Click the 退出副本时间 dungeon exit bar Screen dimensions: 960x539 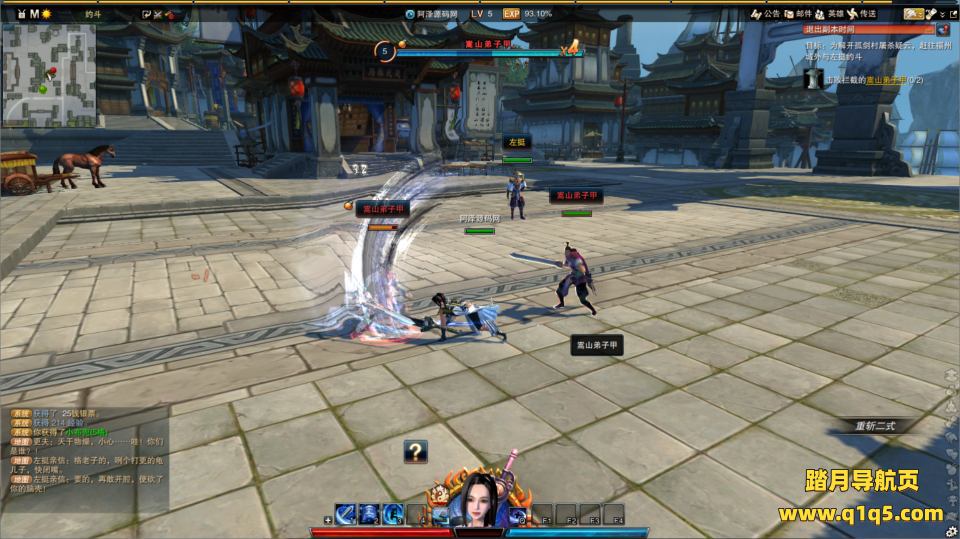point(868,30)
